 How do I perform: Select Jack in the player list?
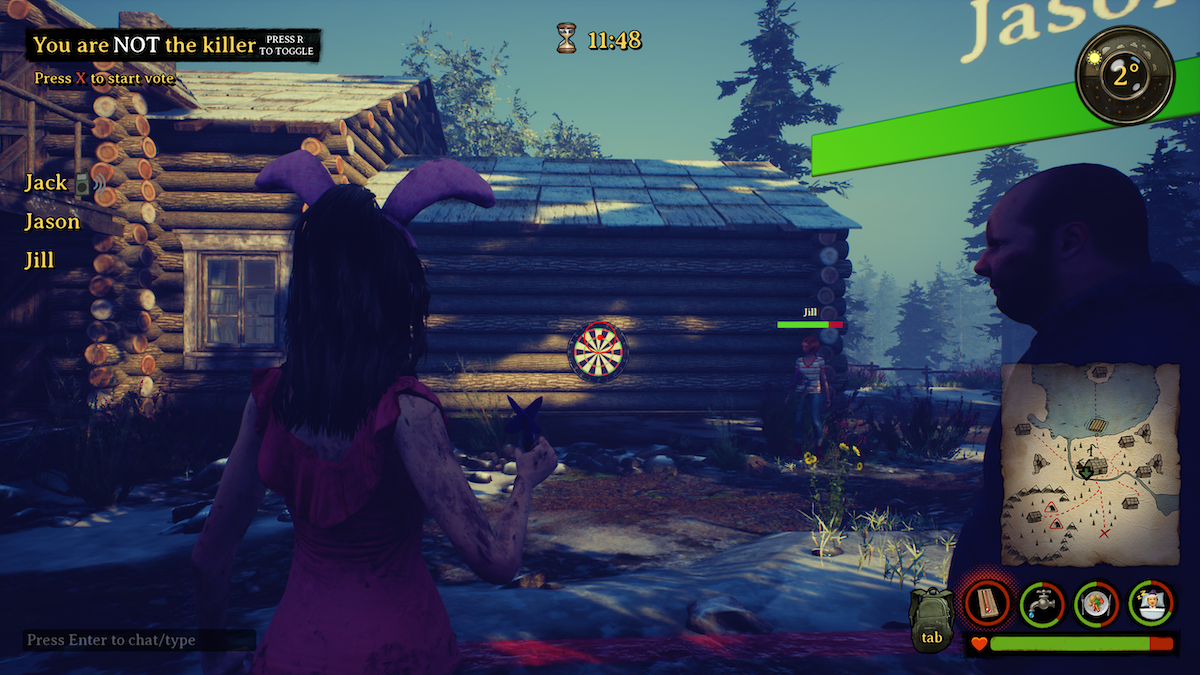pyautogui.click(x=45, y=183)
